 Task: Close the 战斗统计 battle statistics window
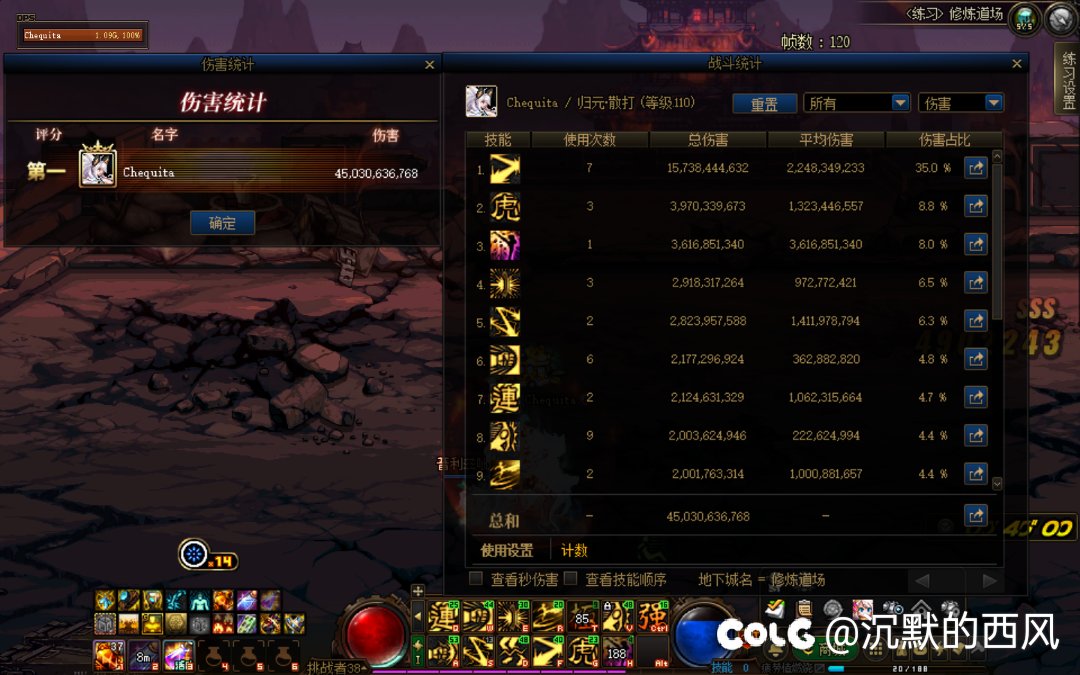pyautogui.click(x=1017, y=65)
